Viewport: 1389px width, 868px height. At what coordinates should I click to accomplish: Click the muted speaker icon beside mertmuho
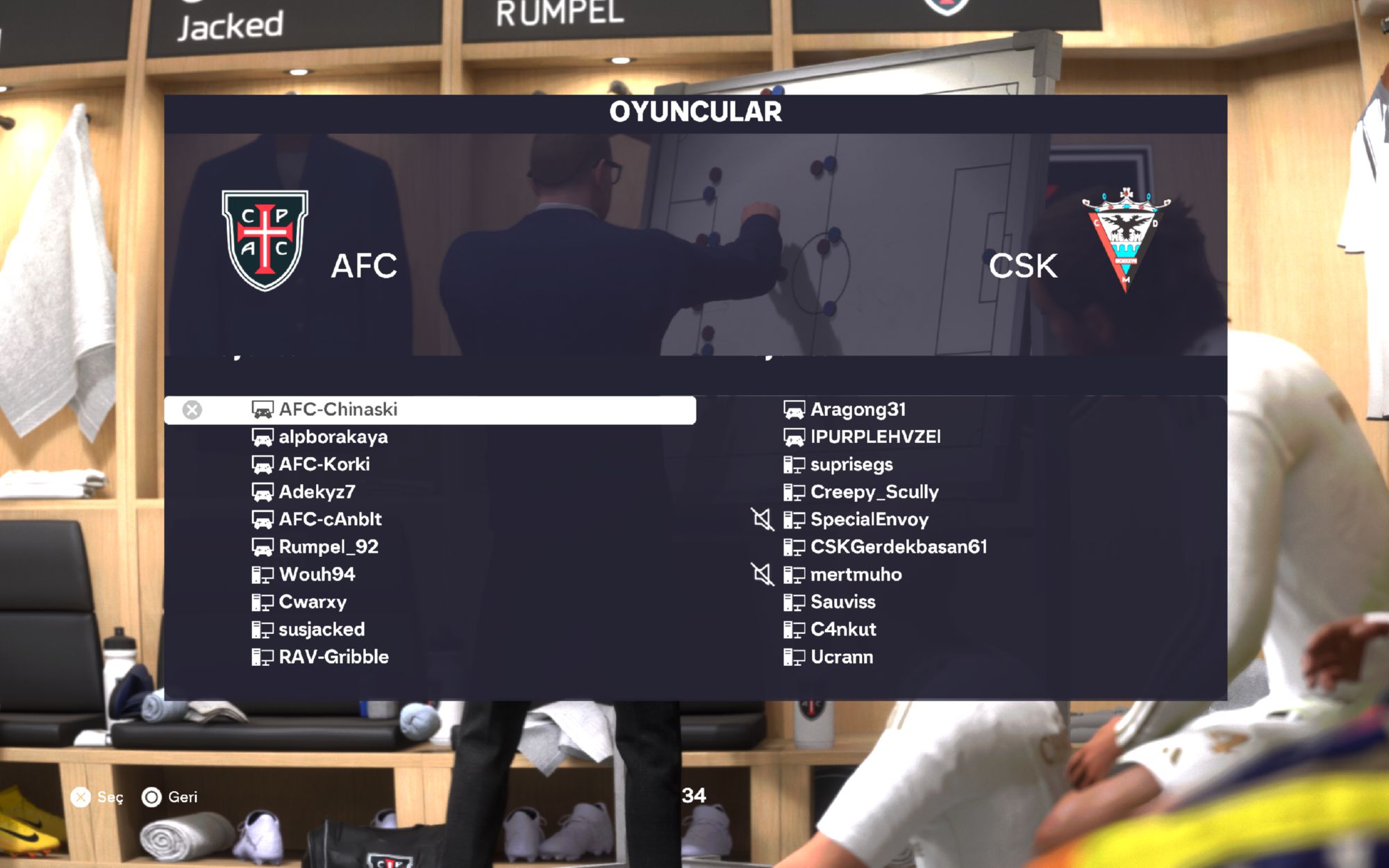(763, 574)
